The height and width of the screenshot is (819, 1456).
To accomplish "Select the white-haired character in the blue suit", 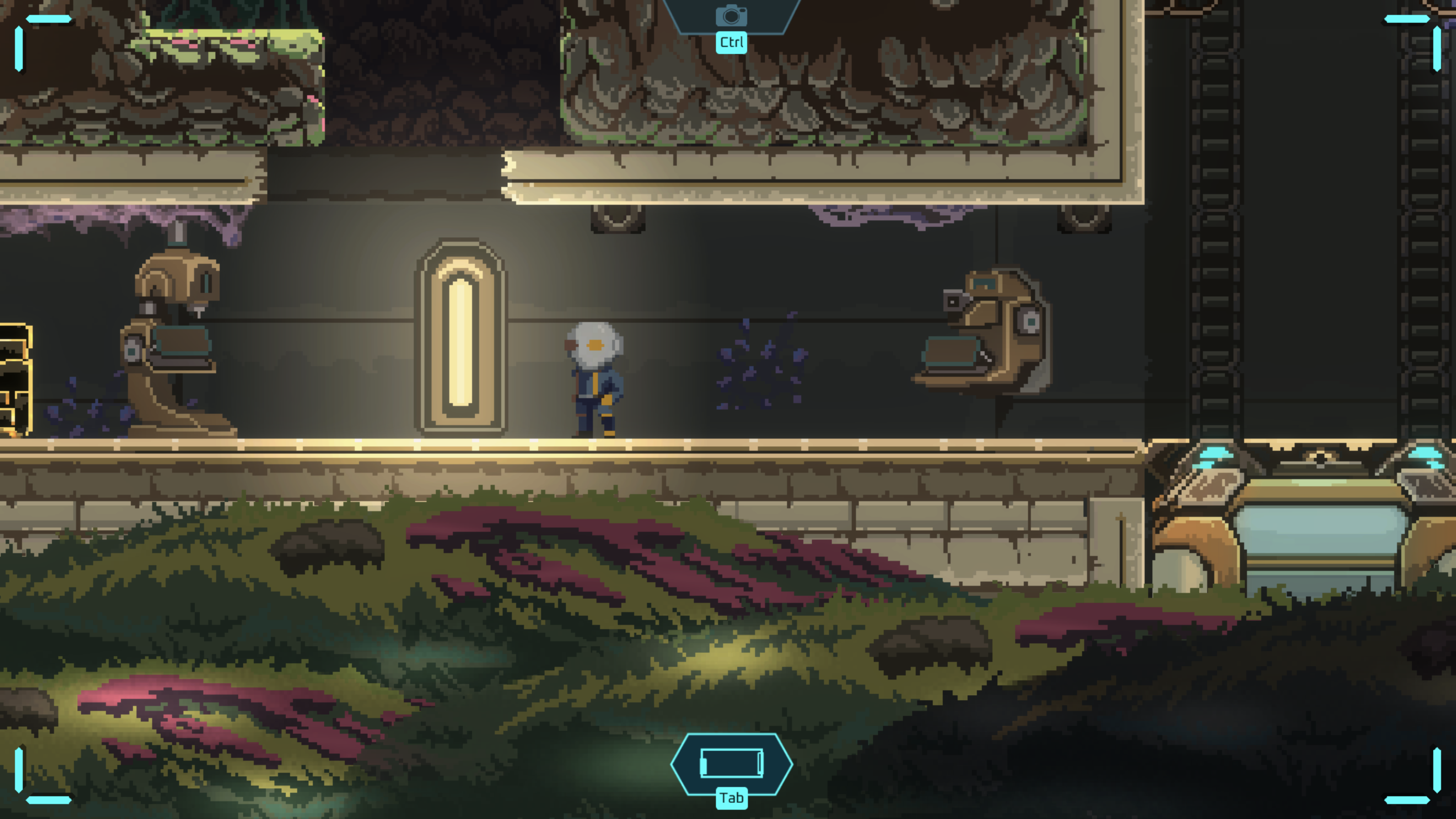I will tap(594, 379).
